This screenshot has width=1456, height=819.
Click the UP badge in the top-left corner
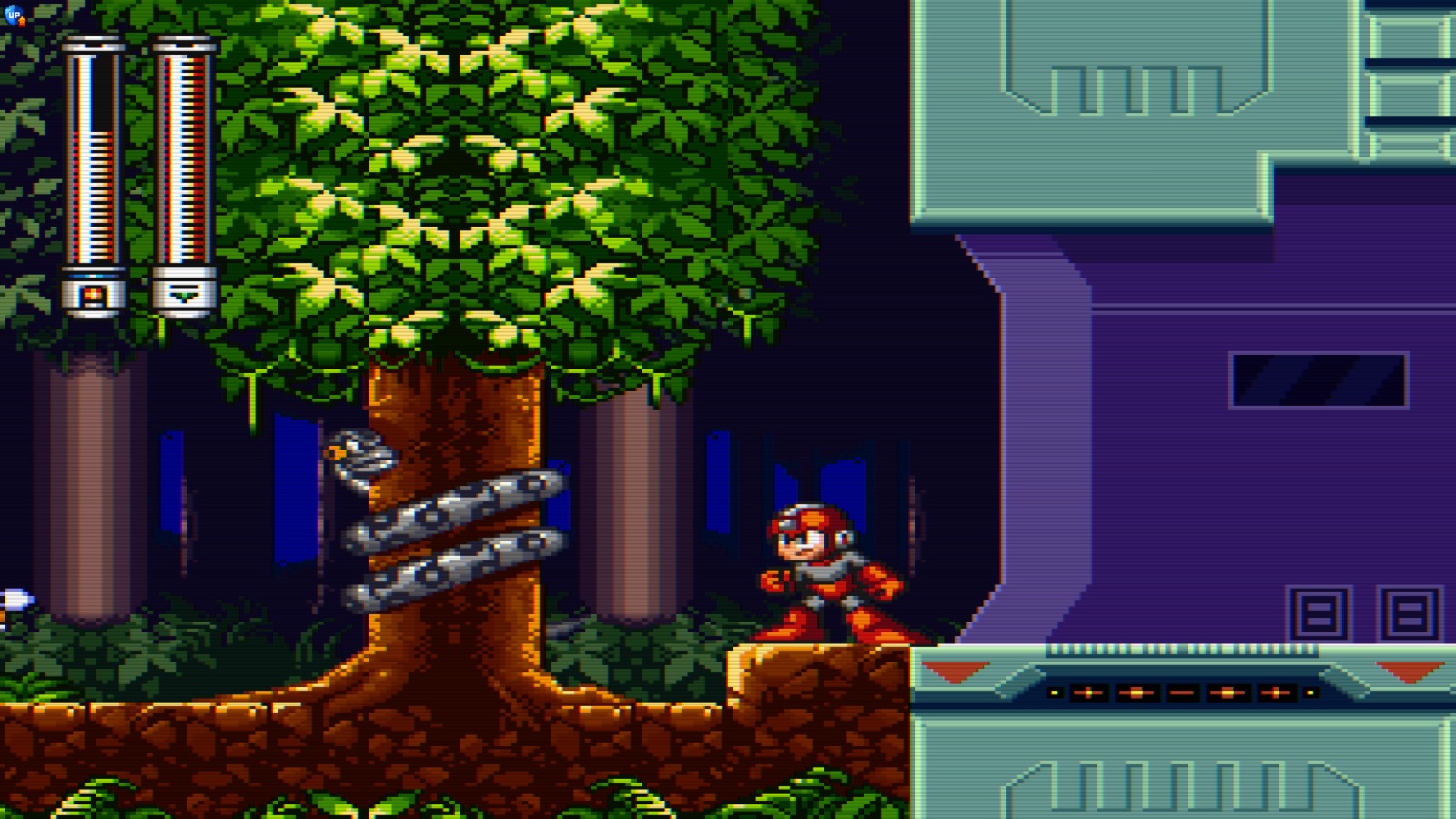click(x=15, y=15)
